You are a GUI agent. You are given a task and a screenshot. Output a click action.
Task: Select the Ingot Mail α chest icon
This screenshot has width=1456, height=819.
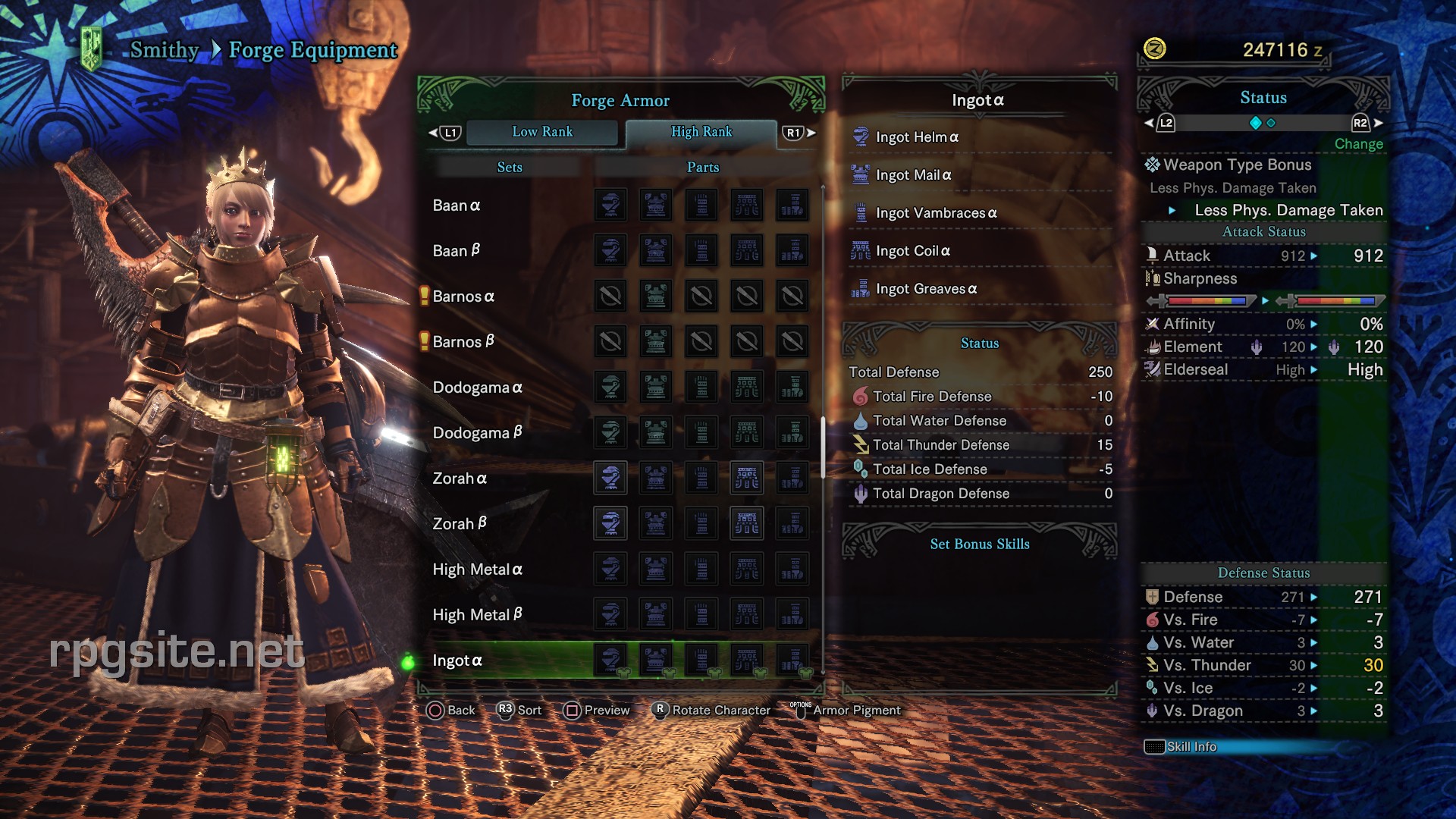861,174
